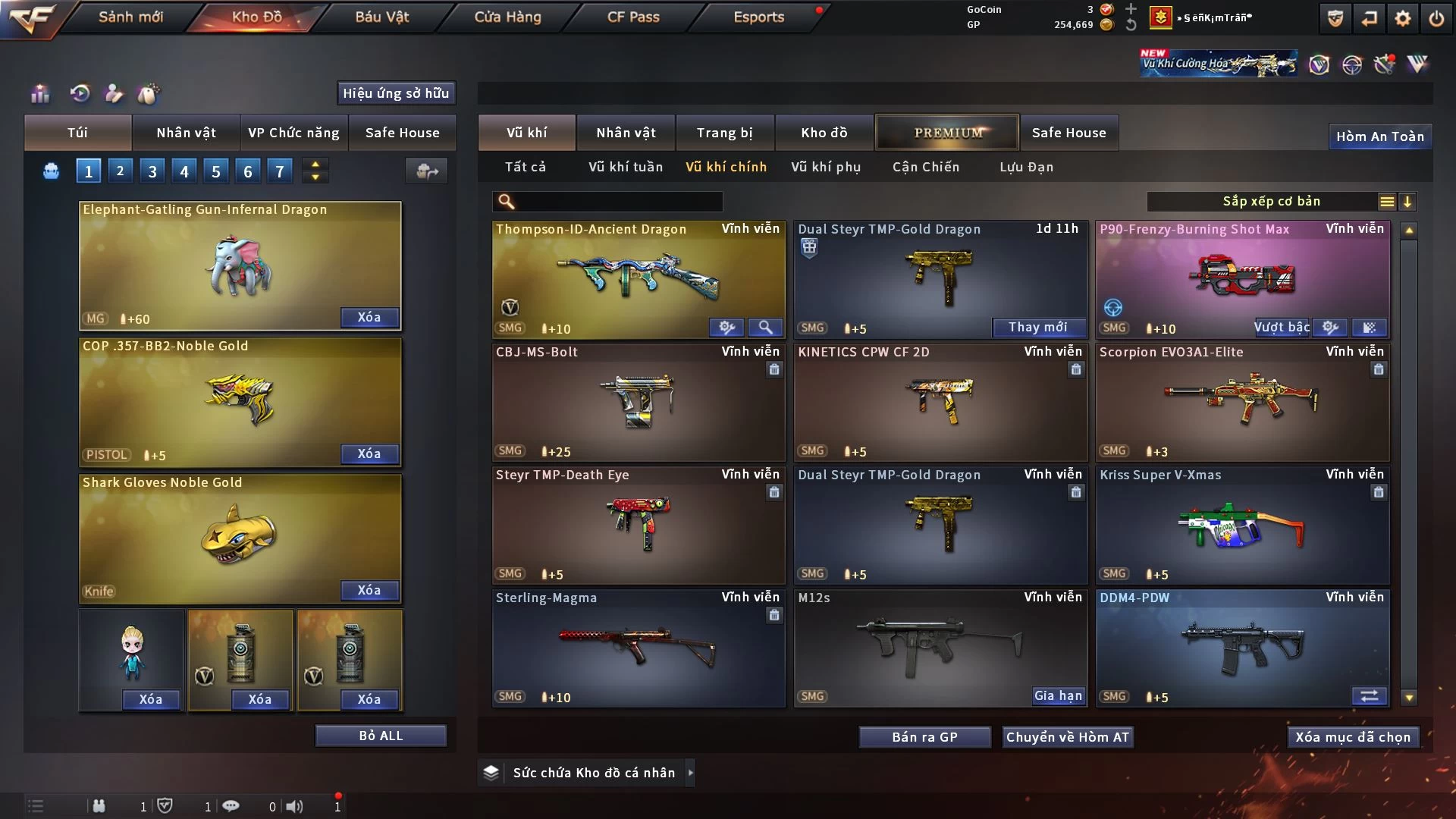Open the Cửa Hàng shop menu
Screen dimensions: 1456x819
coord(507,17)
